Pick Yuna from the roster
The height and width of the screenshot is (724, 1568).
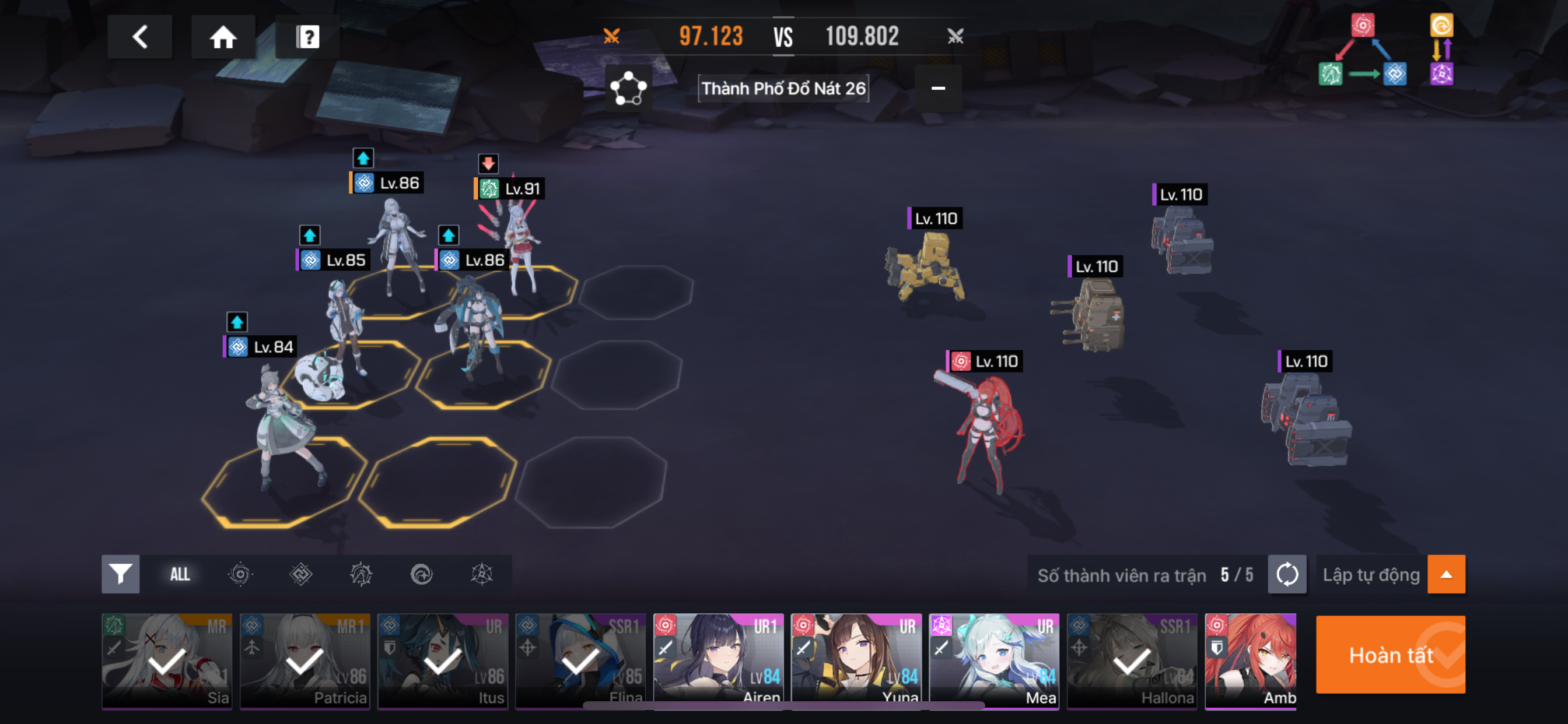coord(856,660)
